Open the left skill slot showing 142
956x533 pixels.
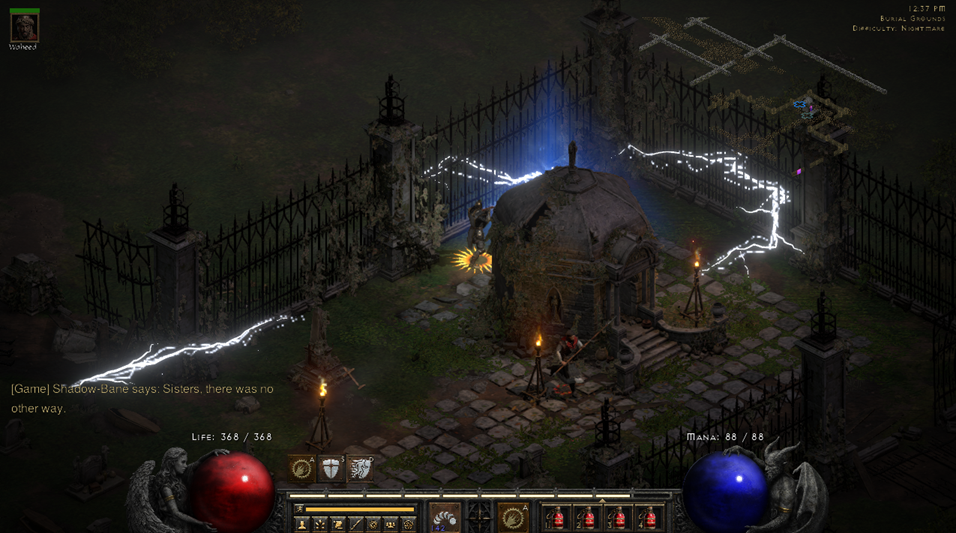(445, 518)
